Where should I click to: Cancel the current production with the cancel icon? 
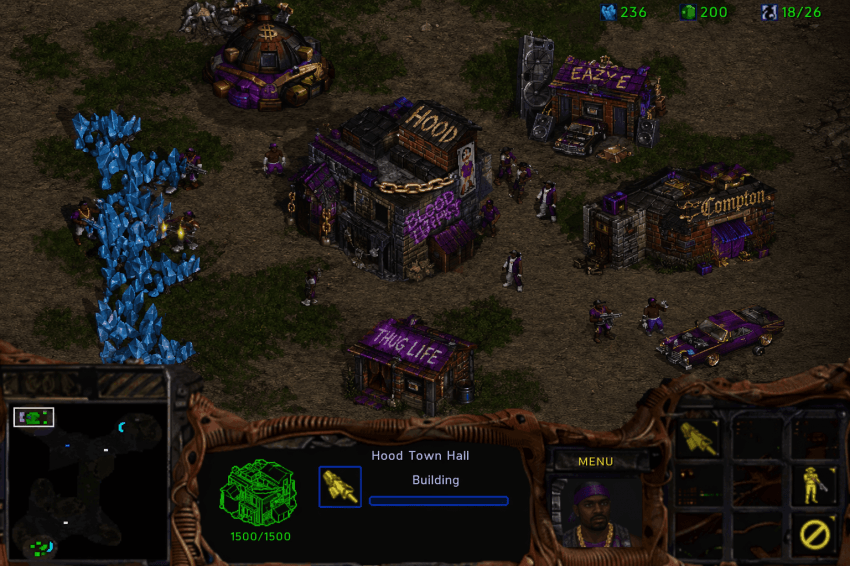pyautogui.click(x=815, y=535)
